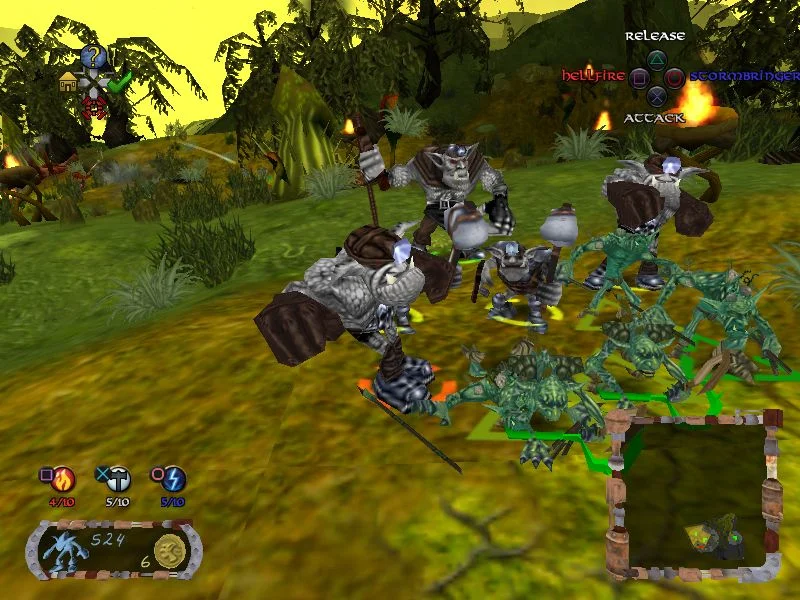
Task: Activate the Hellfire flame spell icon
Action: pyautogui.click(x=64, y=479)
